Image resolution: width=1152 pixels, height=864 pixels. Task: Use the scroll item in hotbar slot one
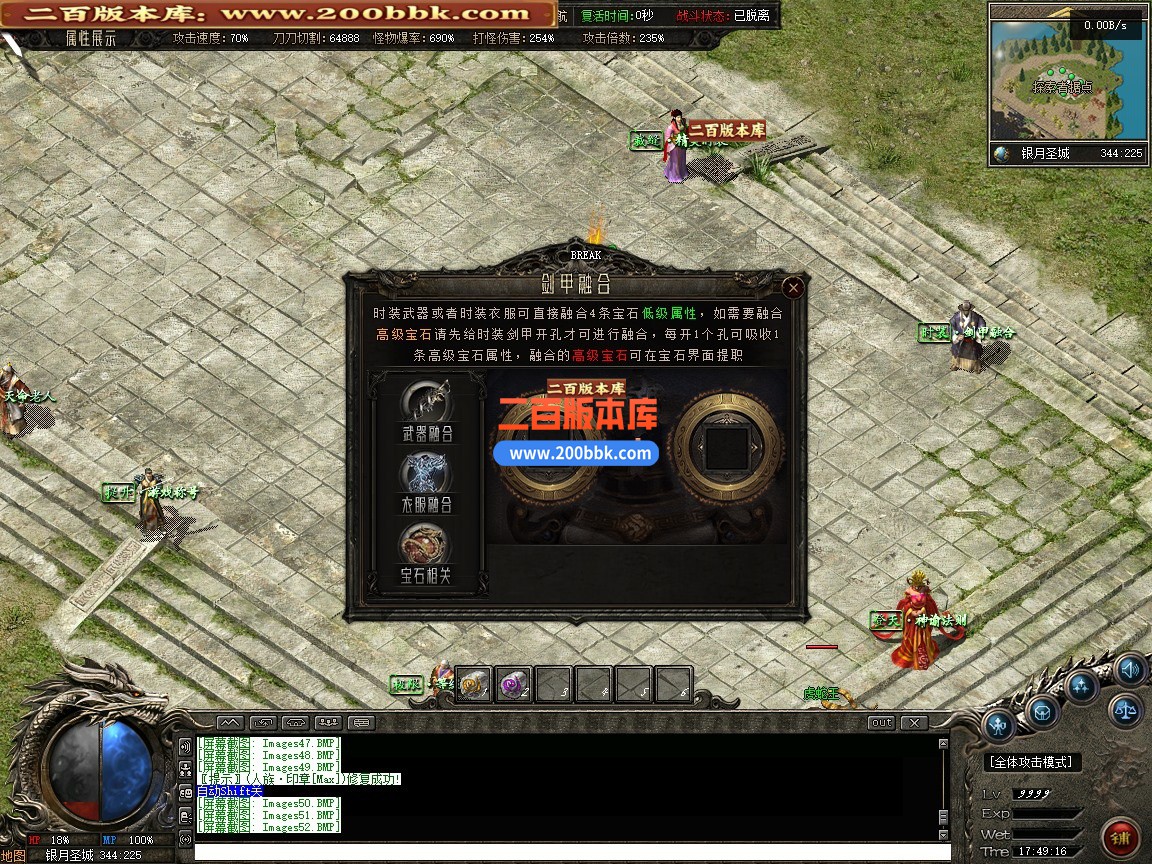474,685
